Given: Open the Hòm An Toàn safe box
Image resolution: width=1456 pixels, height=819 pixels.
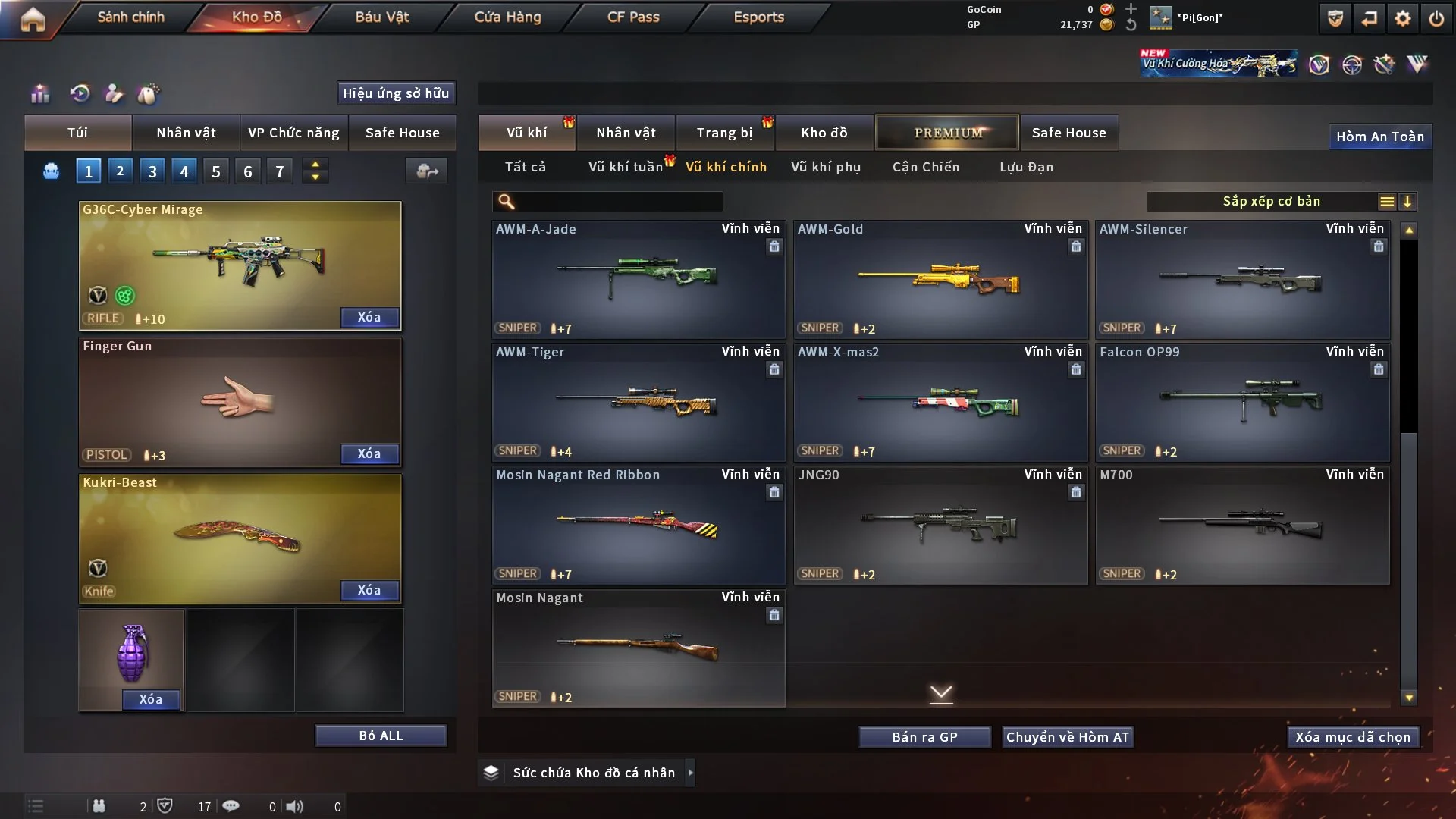Looking at the screenshot, I should (x=1379, y=136).
